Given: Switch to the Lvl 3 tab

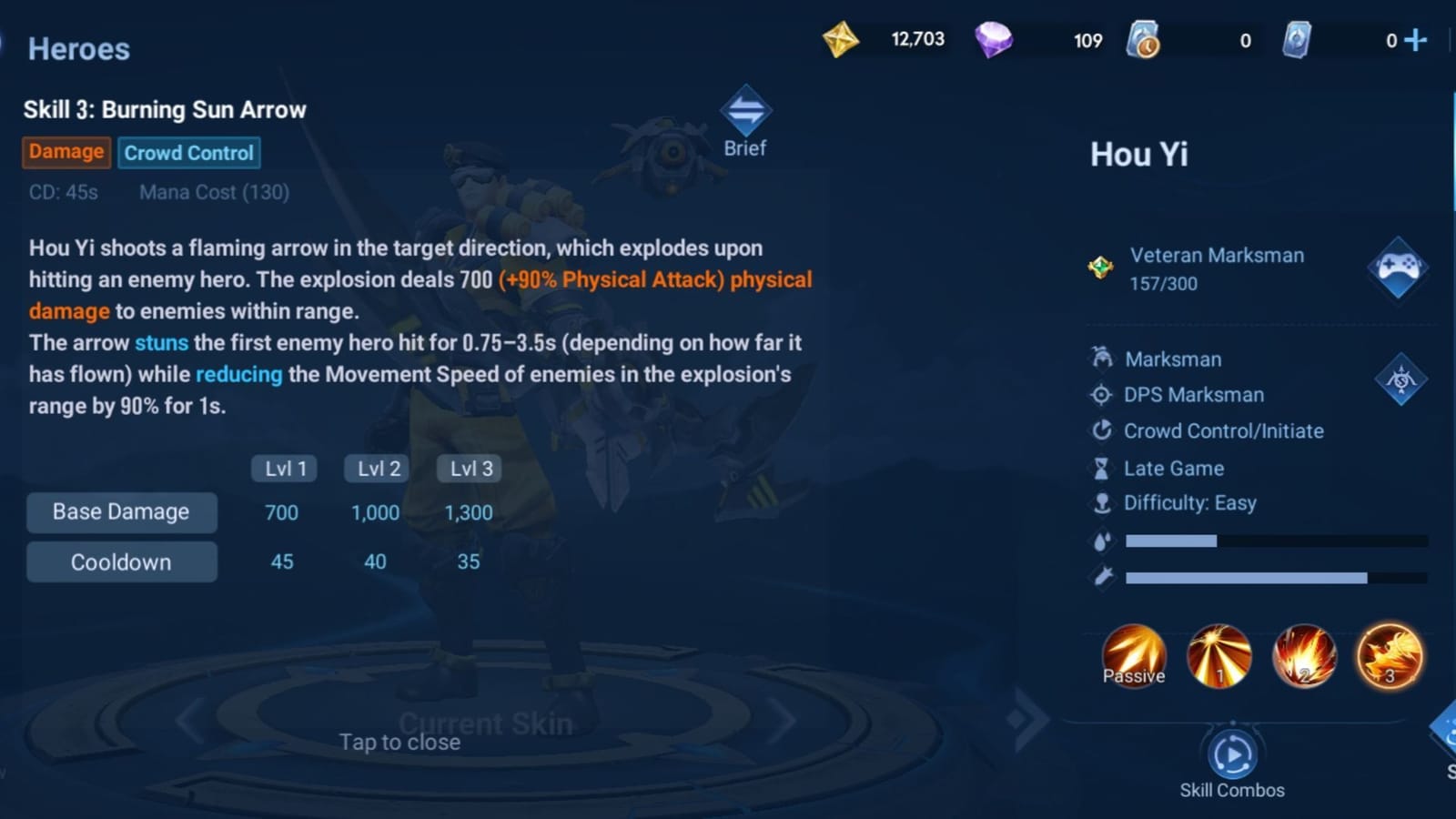Looking at the screenshot, I should click(469, 468).
